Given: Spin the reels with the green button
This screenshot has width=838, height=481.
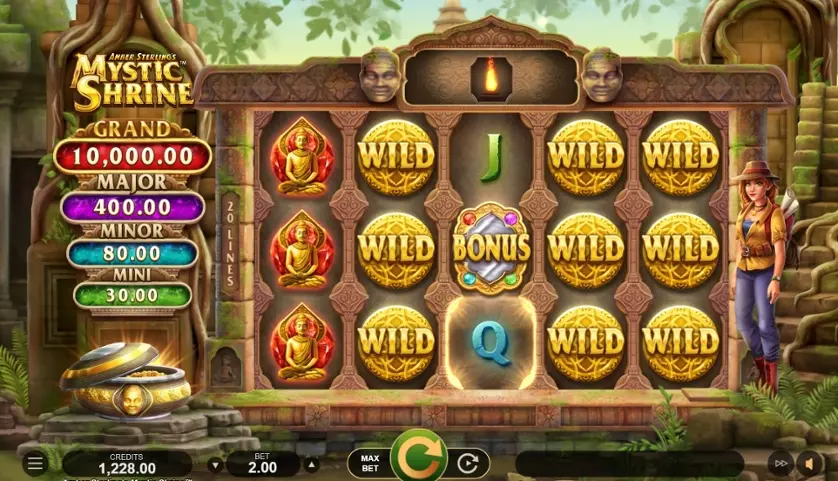Looking at the screenshot, I should pyautogui.click(x=418, y=459).
